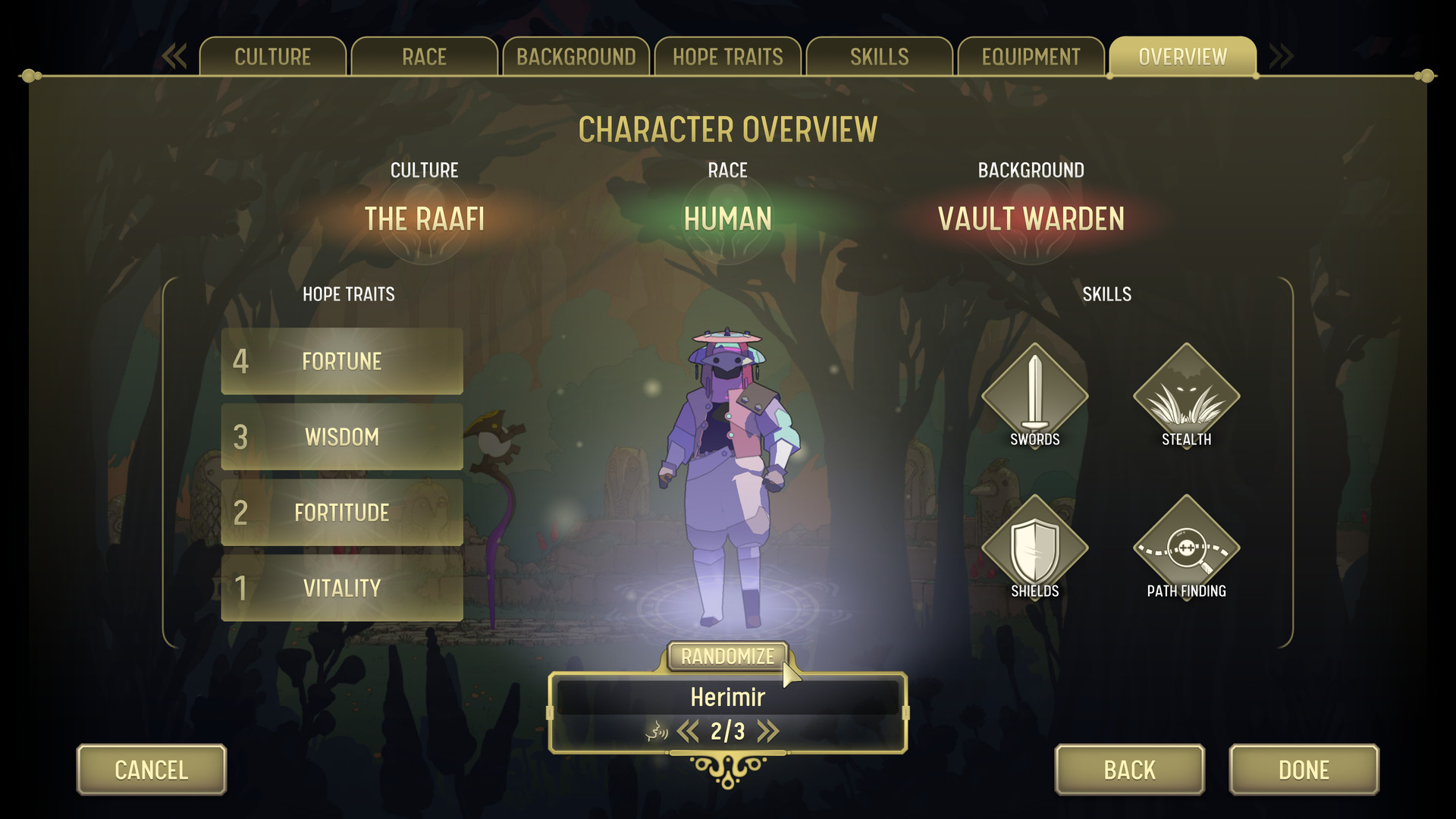Click the left double-chevron beside the tabs
The width and height of the screenshot is (1456, 819).
click(x=174, y=55)
